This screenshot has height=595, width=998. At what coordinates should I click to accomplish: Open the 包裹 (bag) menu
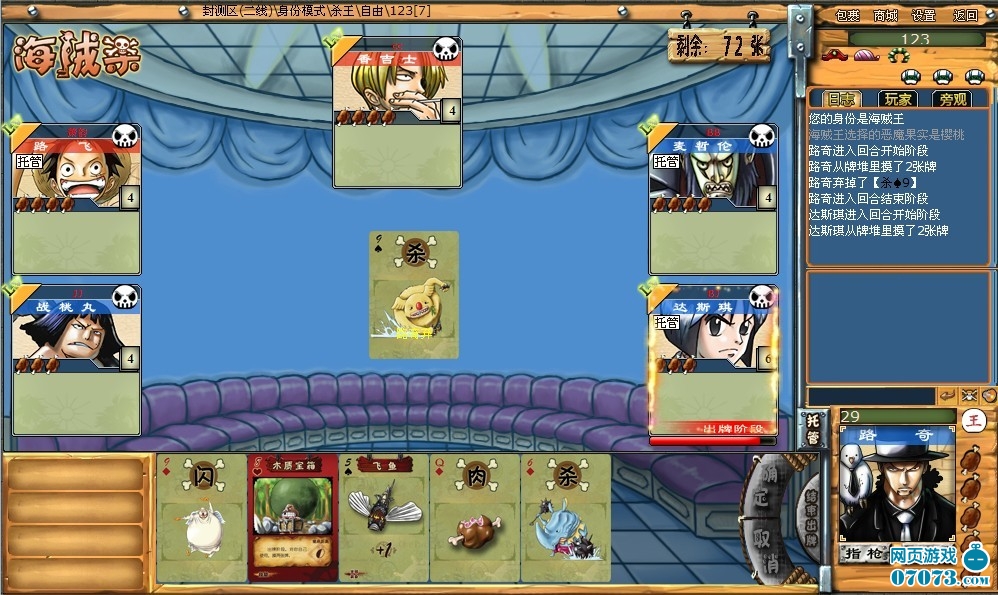click(x=847, y=15)
